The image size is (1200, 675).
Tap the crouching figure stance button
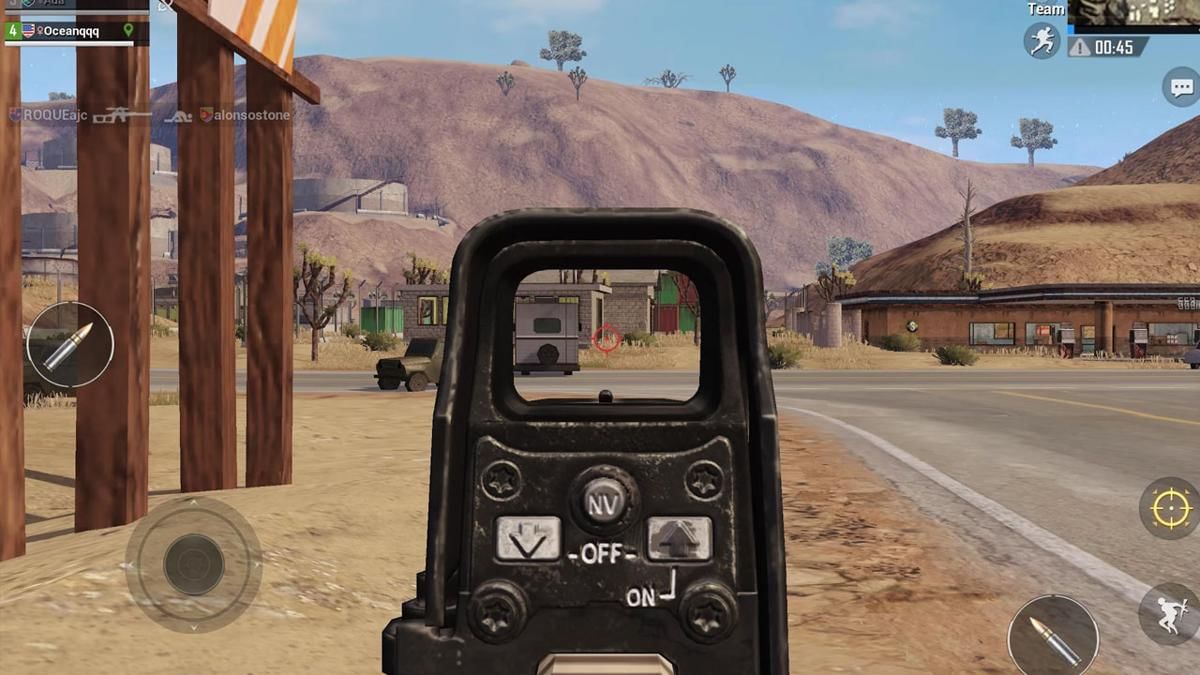(1170, 612)
